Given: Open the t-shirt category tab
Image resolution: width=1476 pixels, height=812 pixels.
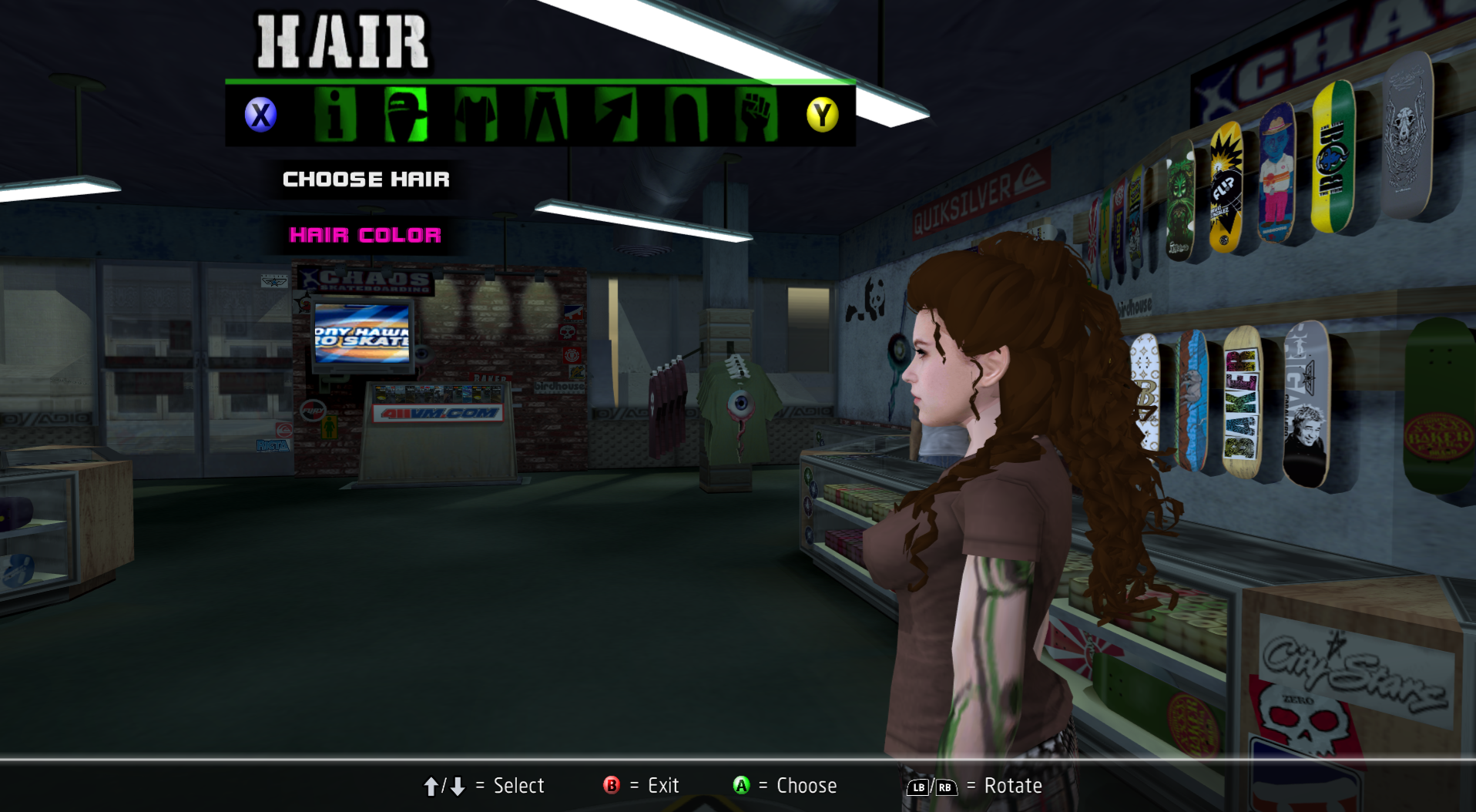Looking at the screenshot, I should (475, 116).
